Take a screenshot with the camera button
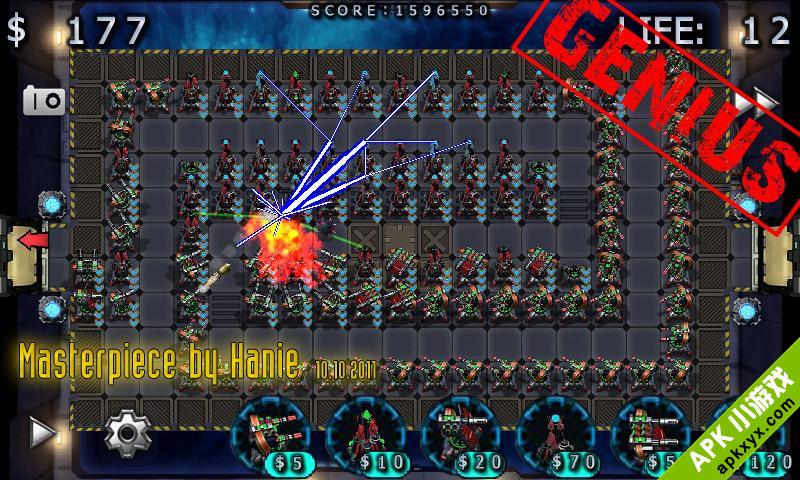800x480 pixels. [44, 100]
